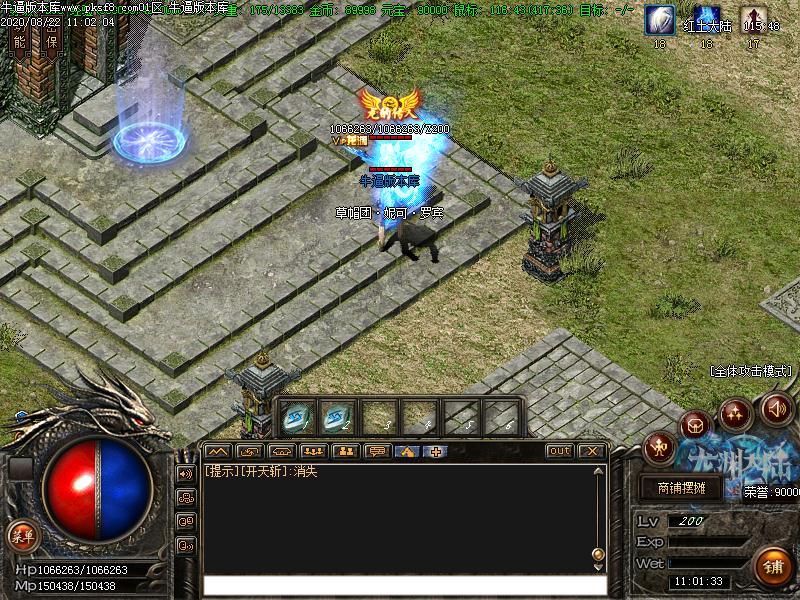Image resolution: width=800 pixels, height=600 pixels.
Task: Click the speech bubble chat button
Action: point(377,451)
